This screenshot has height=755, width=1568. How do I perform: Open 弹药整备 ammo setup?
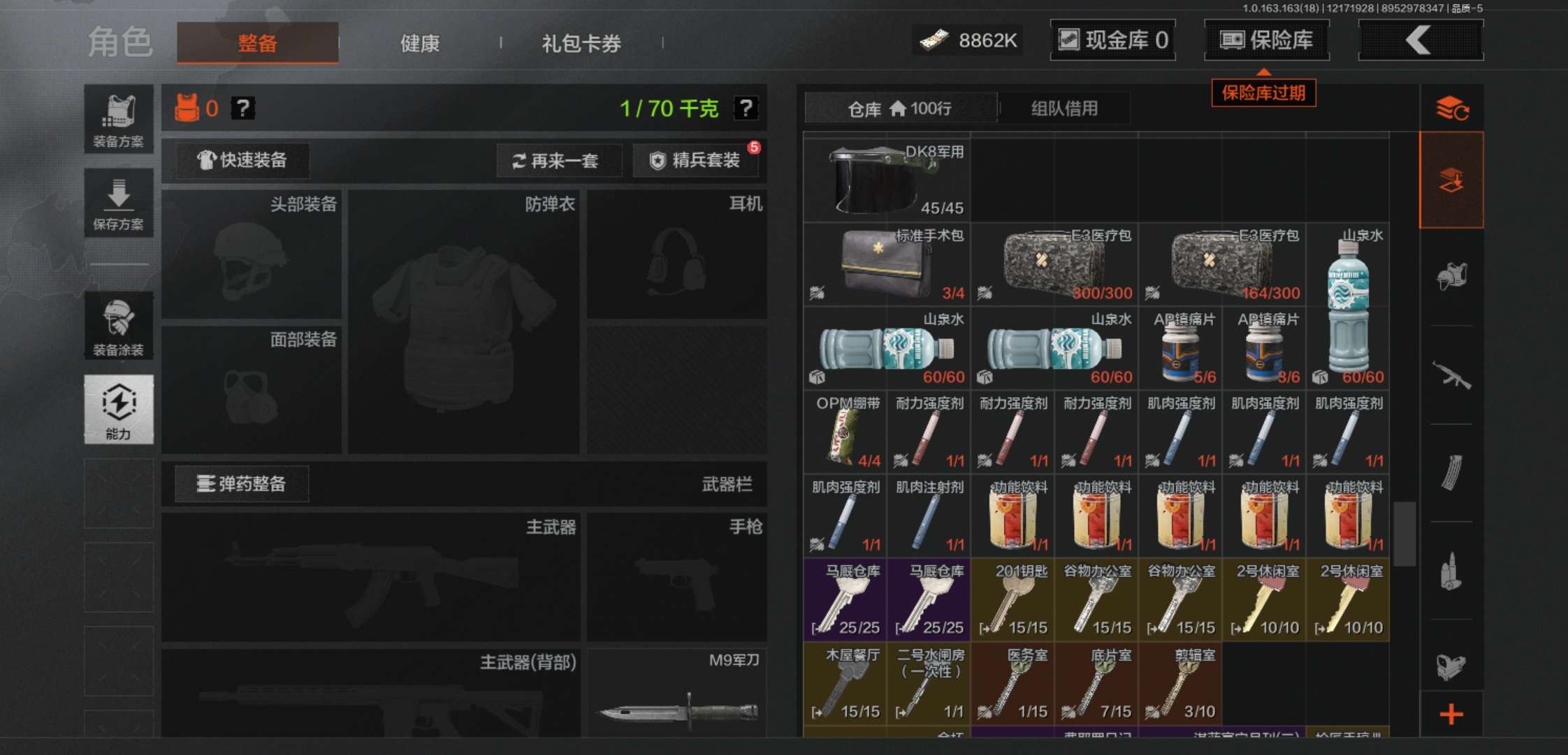pyautogui.click(x=242, y=483)
